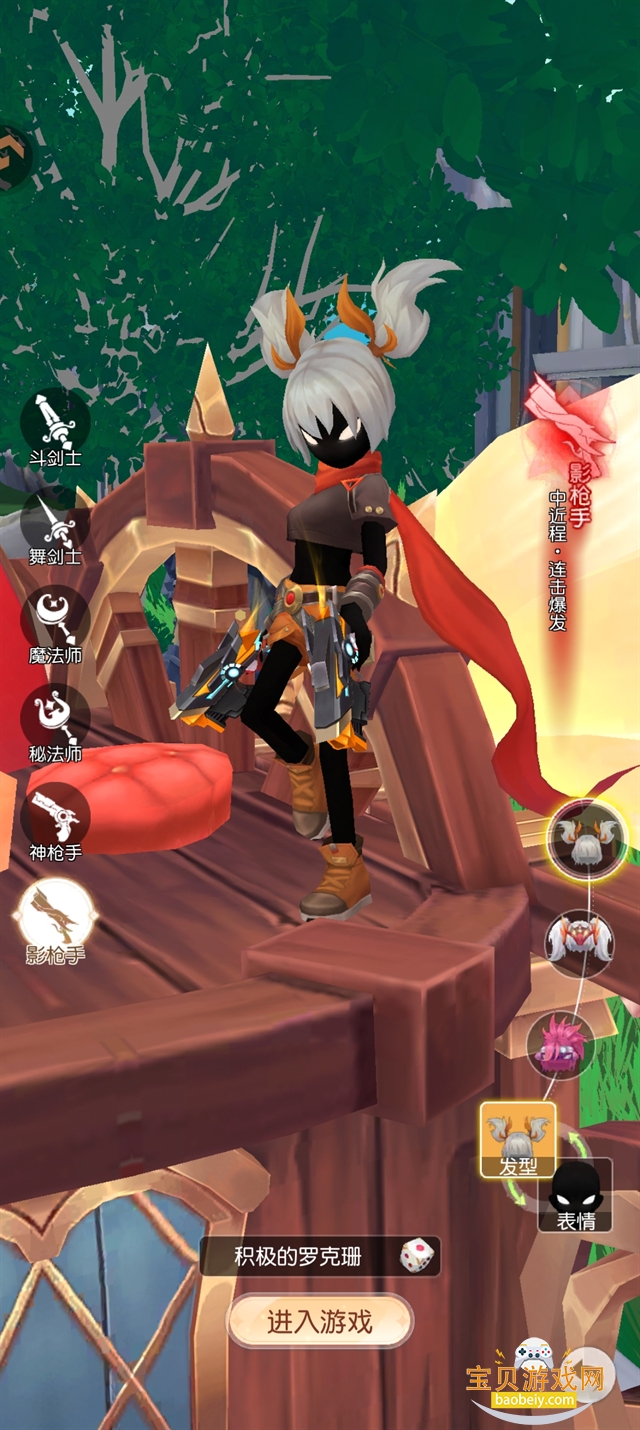Choose the 舞剑士 class
The width and height of the screenshot is (640, 1430).
55,520
